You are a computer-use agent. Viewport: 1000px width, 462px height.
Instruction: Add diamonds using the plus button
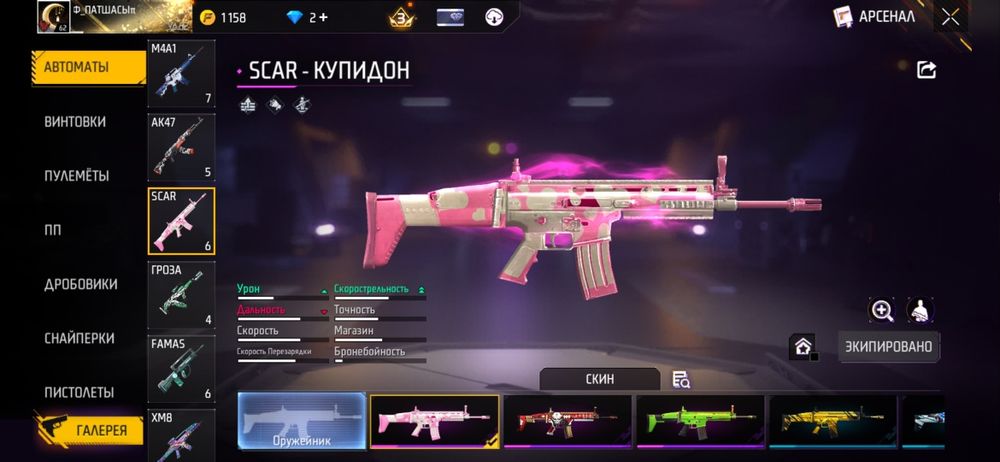coord(324,17)
